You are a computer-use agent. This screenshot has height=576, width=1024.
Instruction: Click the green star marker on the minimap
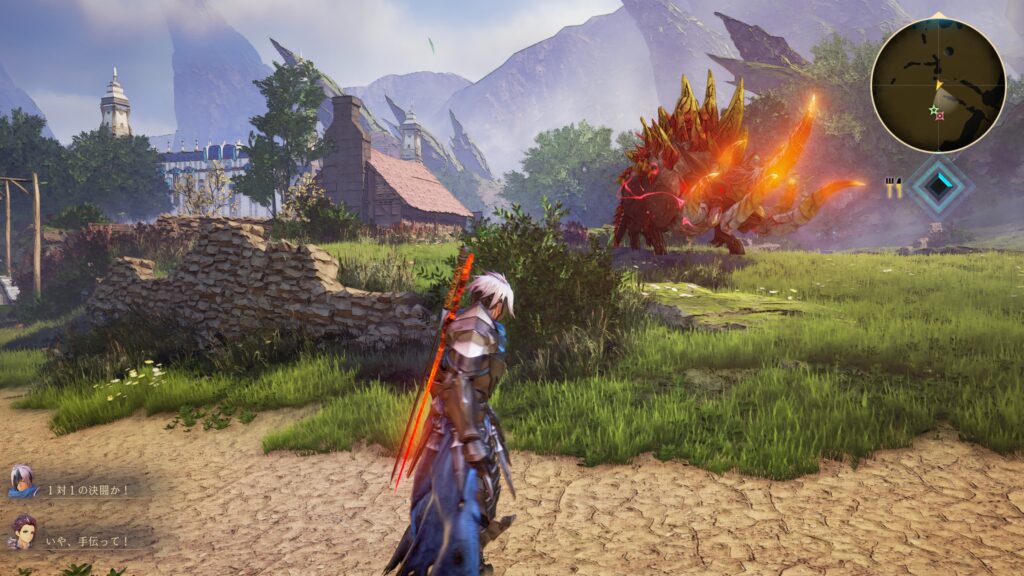[x=934, y=109]
